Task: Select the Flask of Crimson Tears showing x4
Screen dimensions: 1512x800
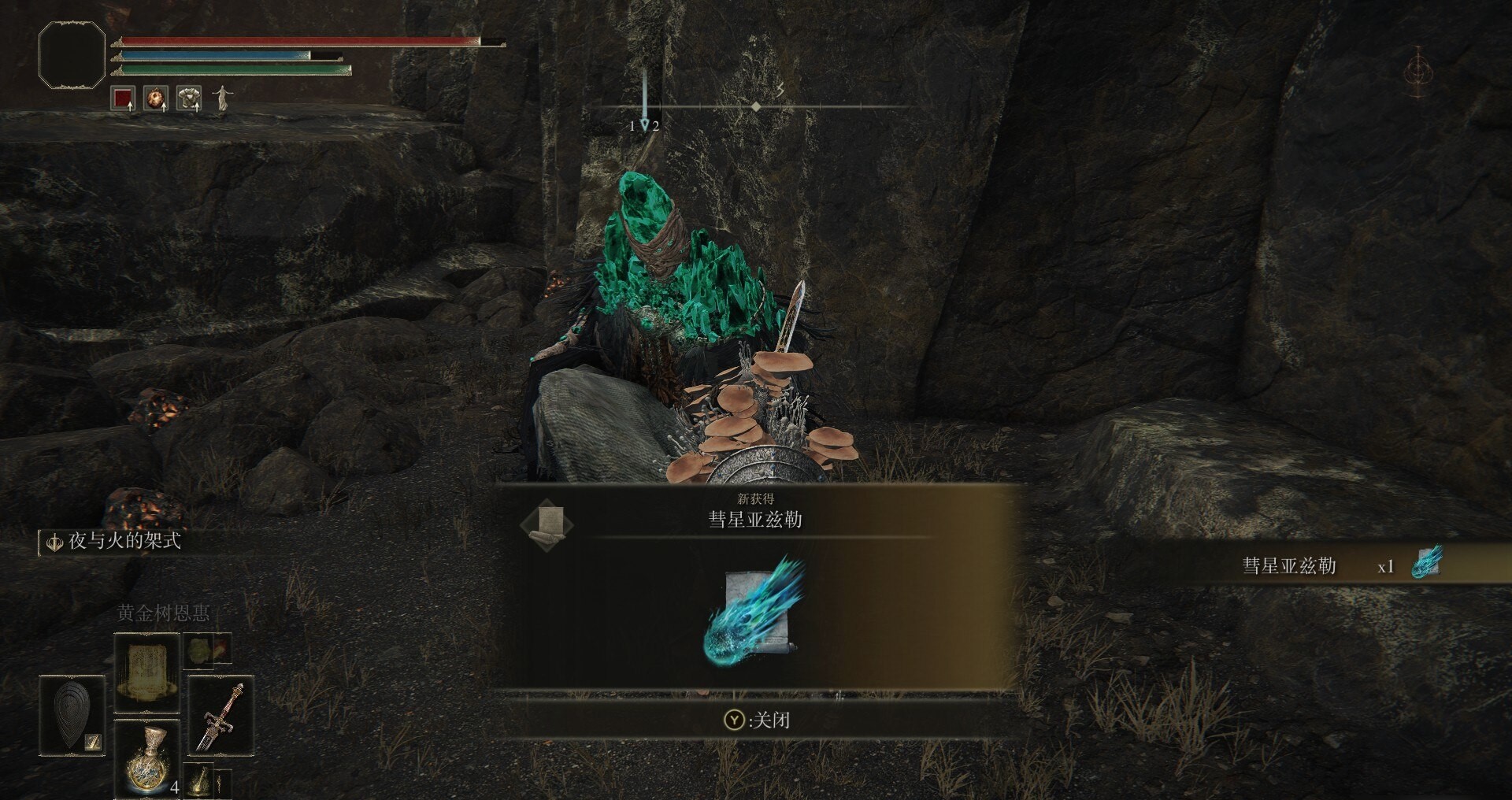Action: point(146,760)
